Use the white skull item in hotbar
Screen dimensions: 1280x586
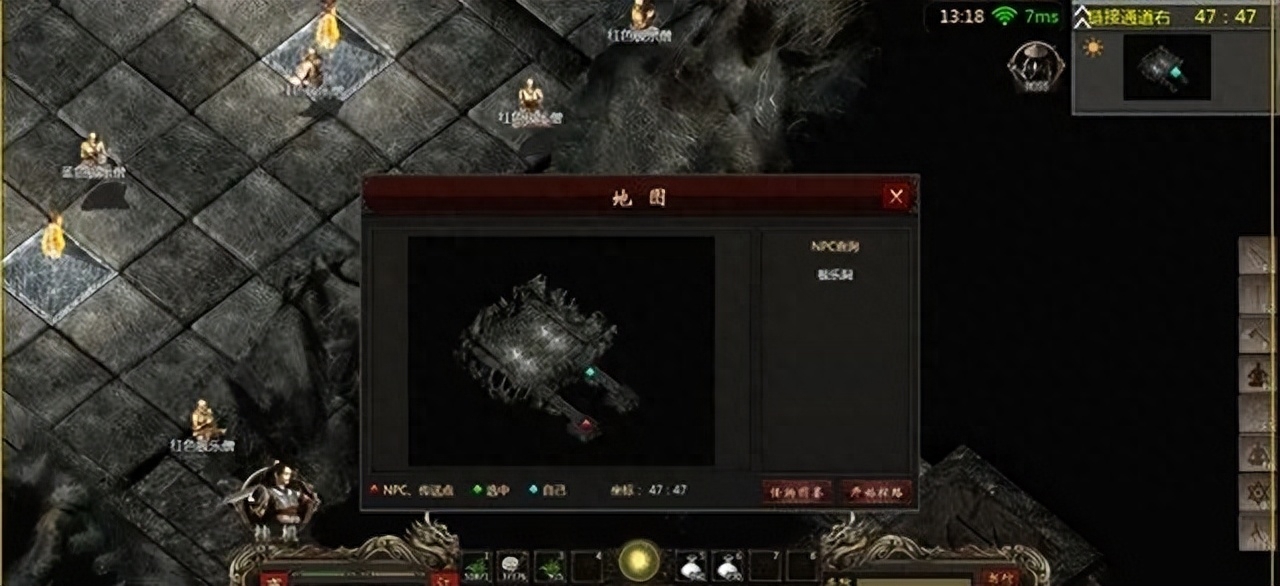point(513,566)
